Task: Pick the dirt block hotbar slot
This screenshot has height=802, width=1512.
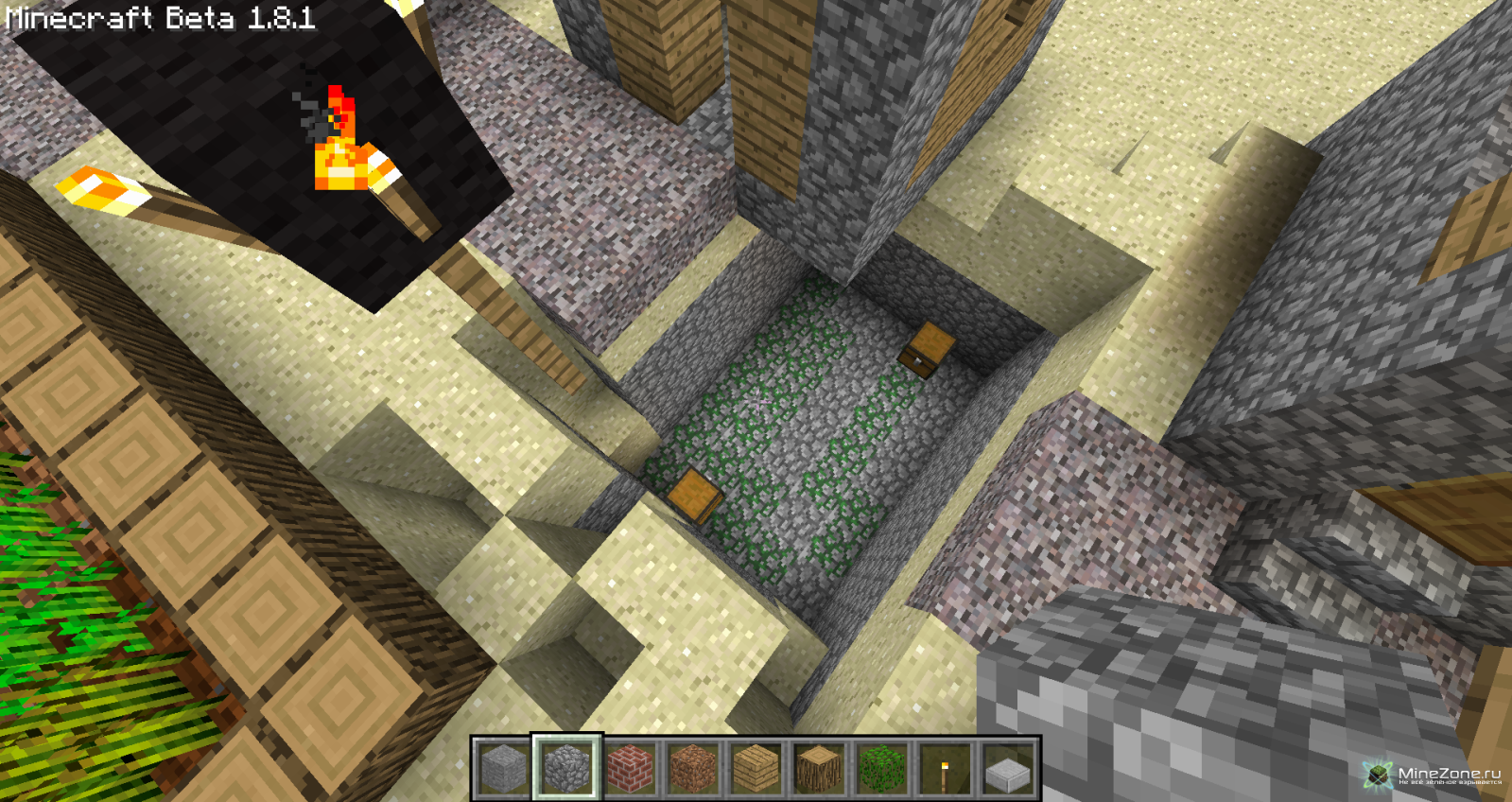Action: coord(693,767)
